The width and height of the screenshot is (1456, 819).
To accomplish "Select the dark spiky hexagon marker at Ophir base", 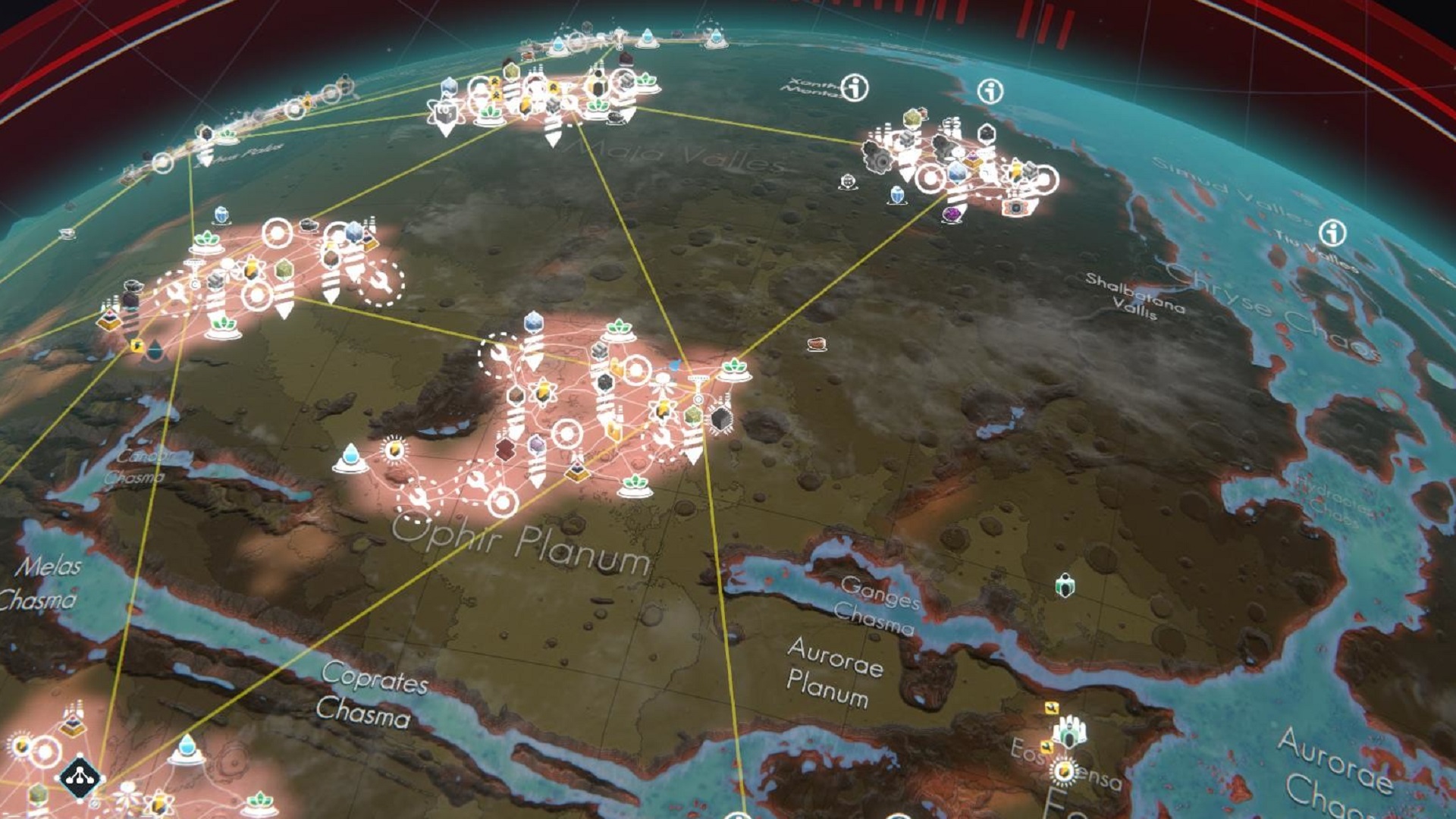I will point(720,419).
